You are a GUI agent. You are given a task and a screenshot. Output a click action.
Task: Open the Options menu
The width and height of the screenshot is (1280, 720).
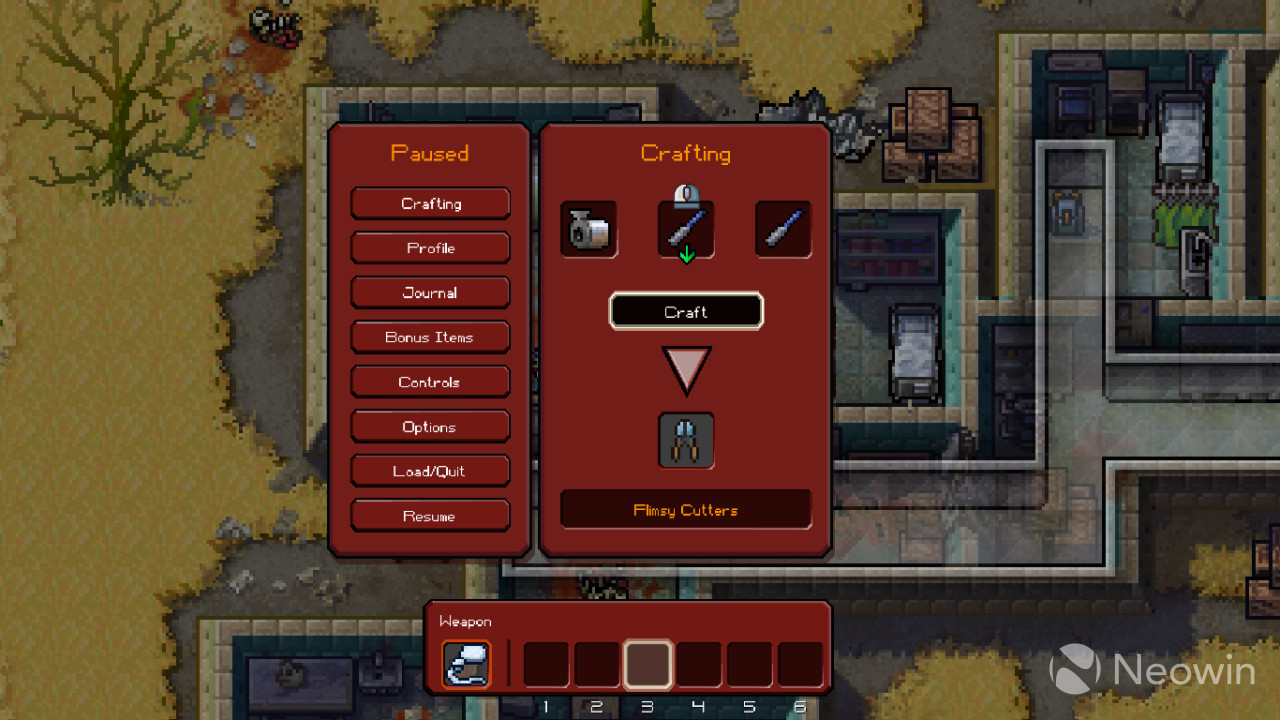[x=430, y=427]
